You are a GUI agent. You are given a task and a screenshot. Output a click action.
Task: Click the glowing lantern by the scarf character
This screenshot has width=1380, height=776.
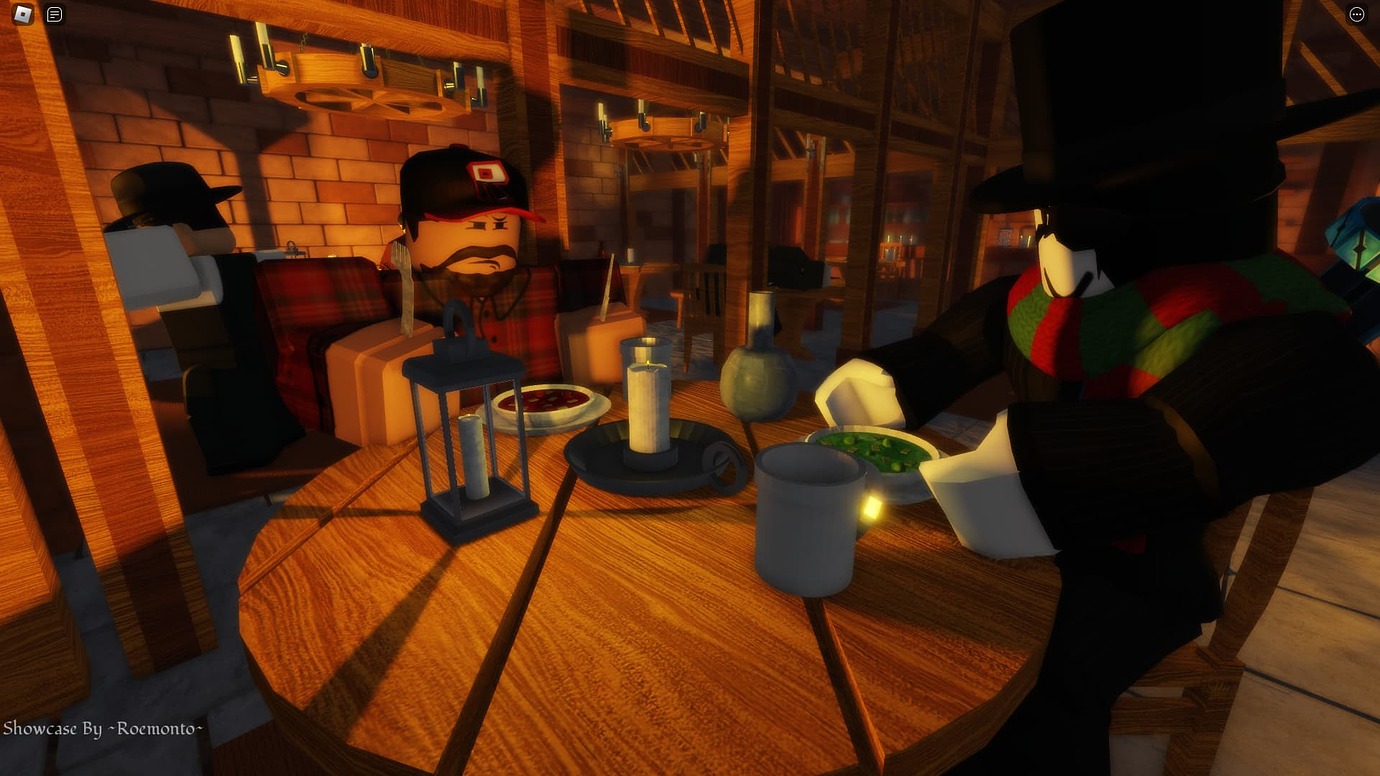click(x=872, y=505)
